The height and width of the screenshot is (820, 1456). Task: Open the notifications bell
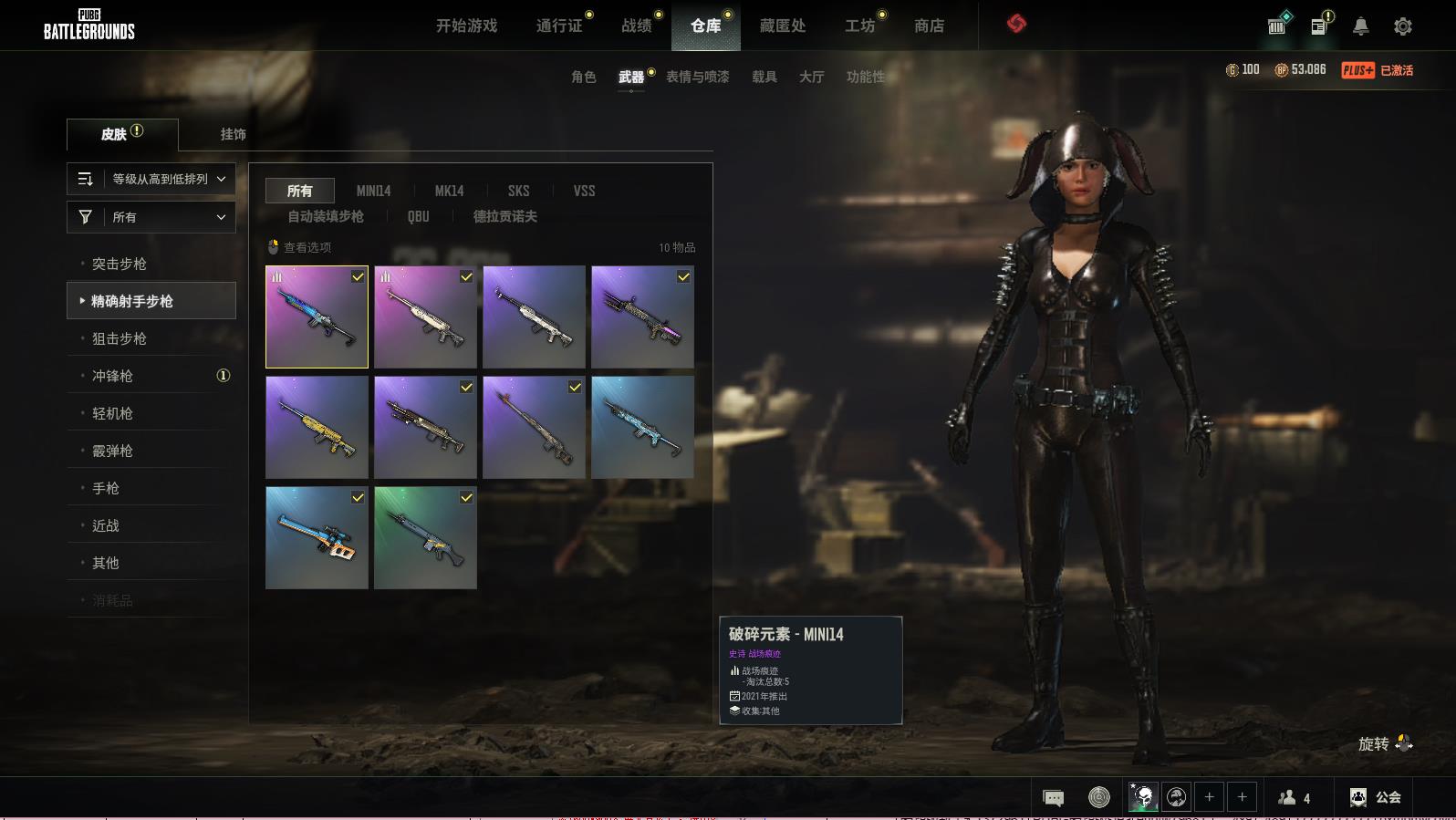1360,26
